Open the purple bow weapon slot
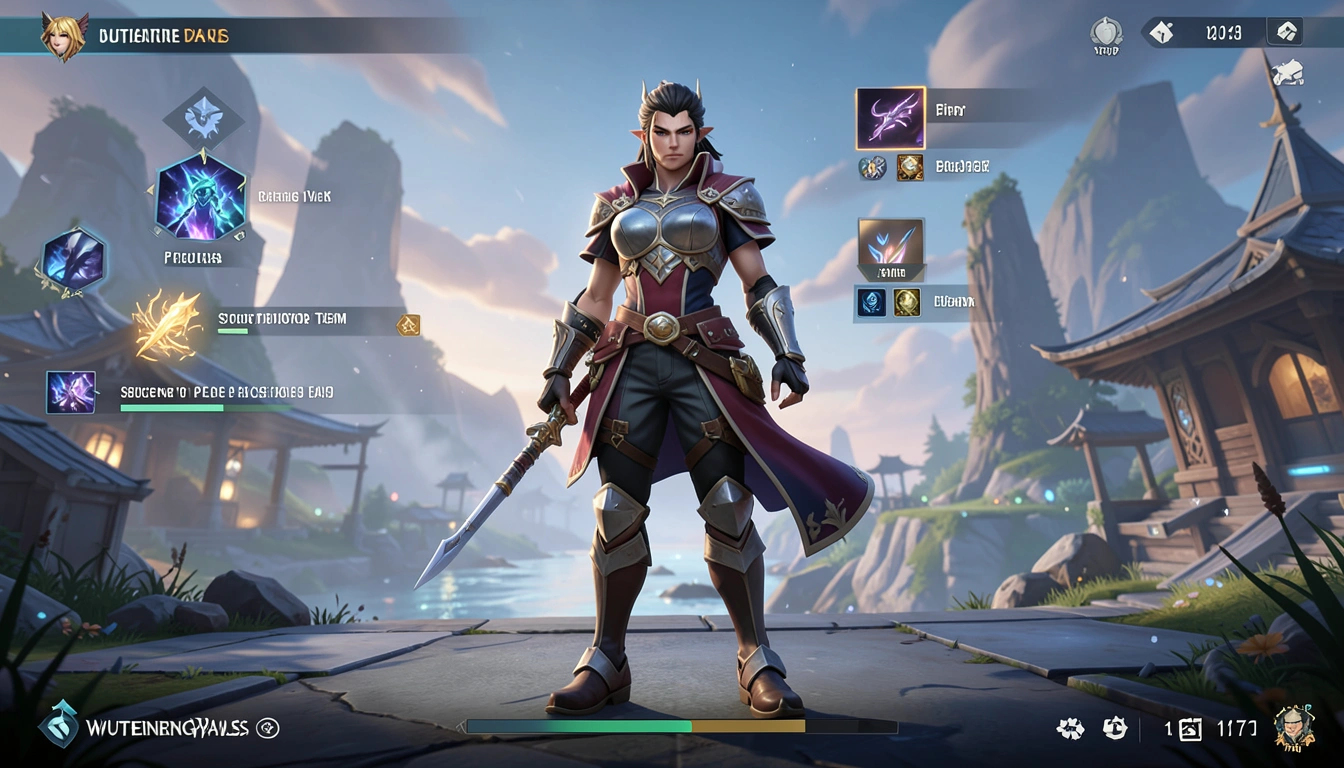Image resolution: width=1344 pixels, height=768 pixels. 890,118
